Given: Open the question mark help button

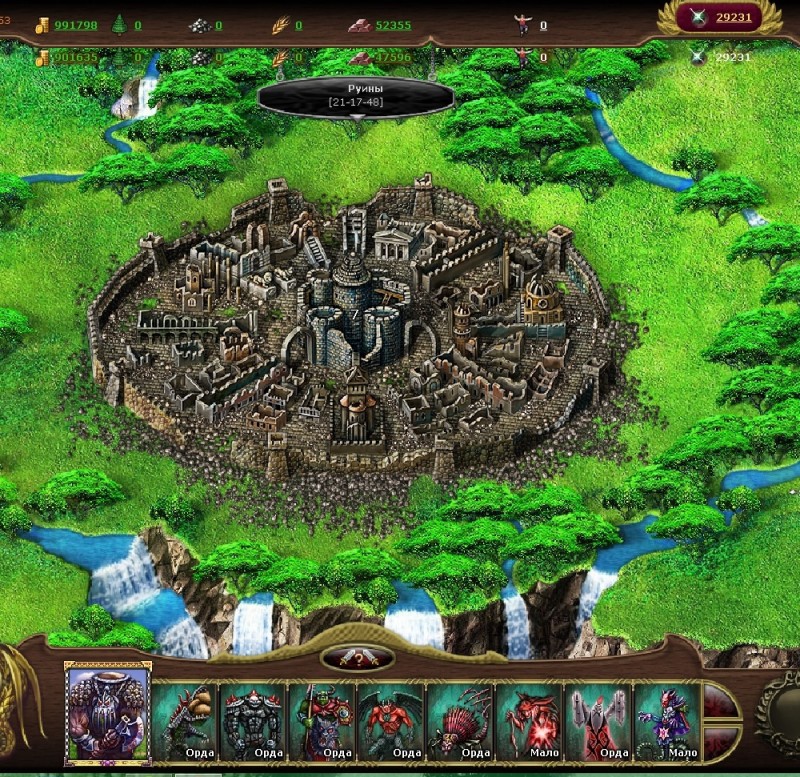Looking at the screenshot, I should pos(357,659).
